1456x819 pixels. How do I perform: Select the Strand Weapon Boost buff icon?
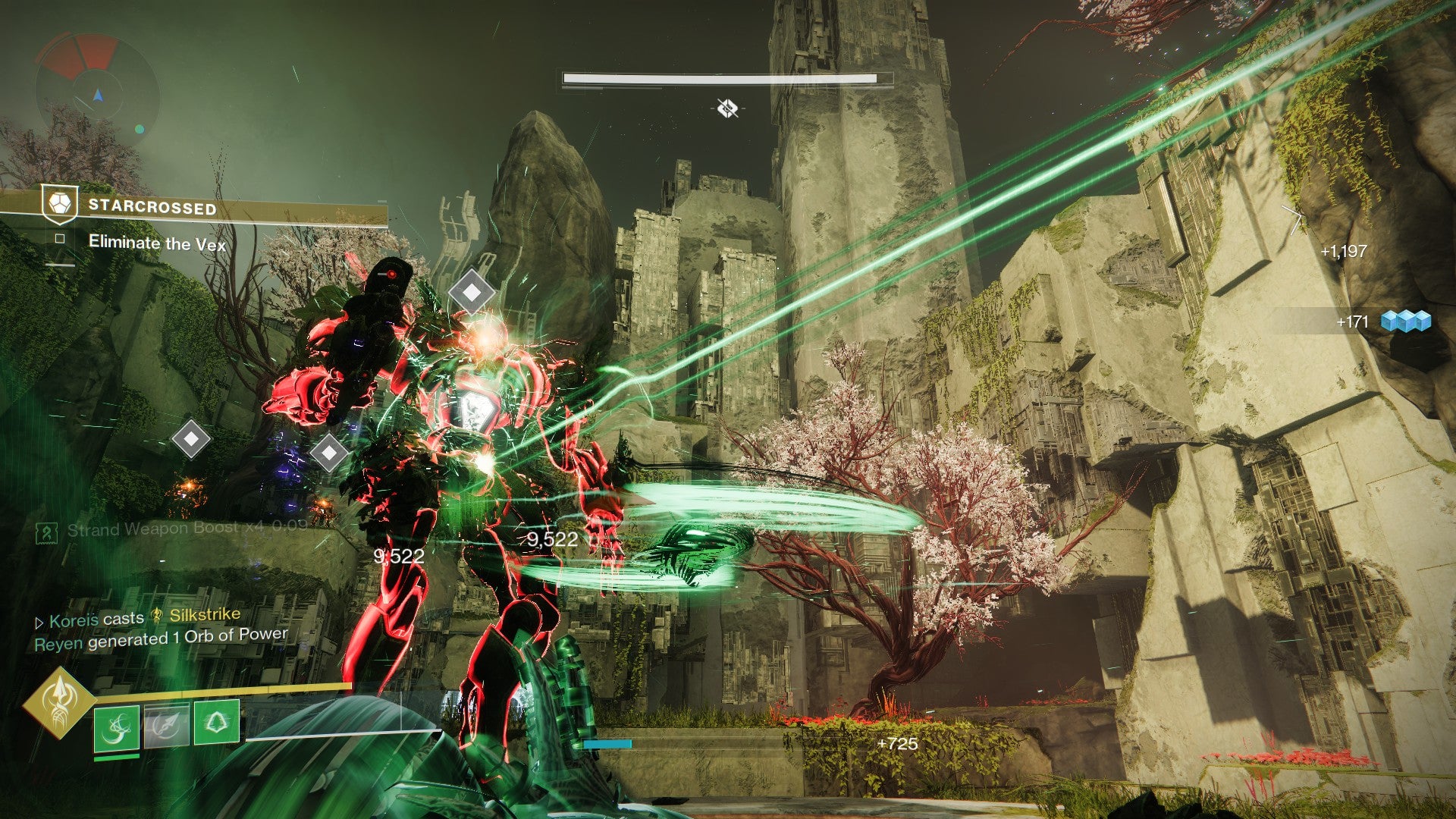47,533
